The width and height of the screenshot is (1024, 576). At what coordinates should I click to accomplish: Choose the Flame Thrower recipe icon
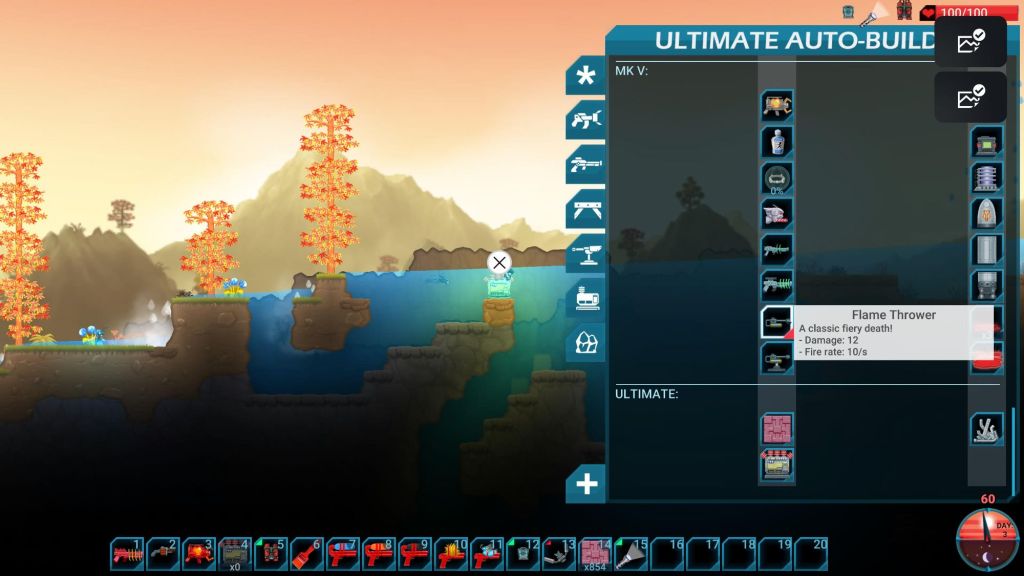click(777, 322)
